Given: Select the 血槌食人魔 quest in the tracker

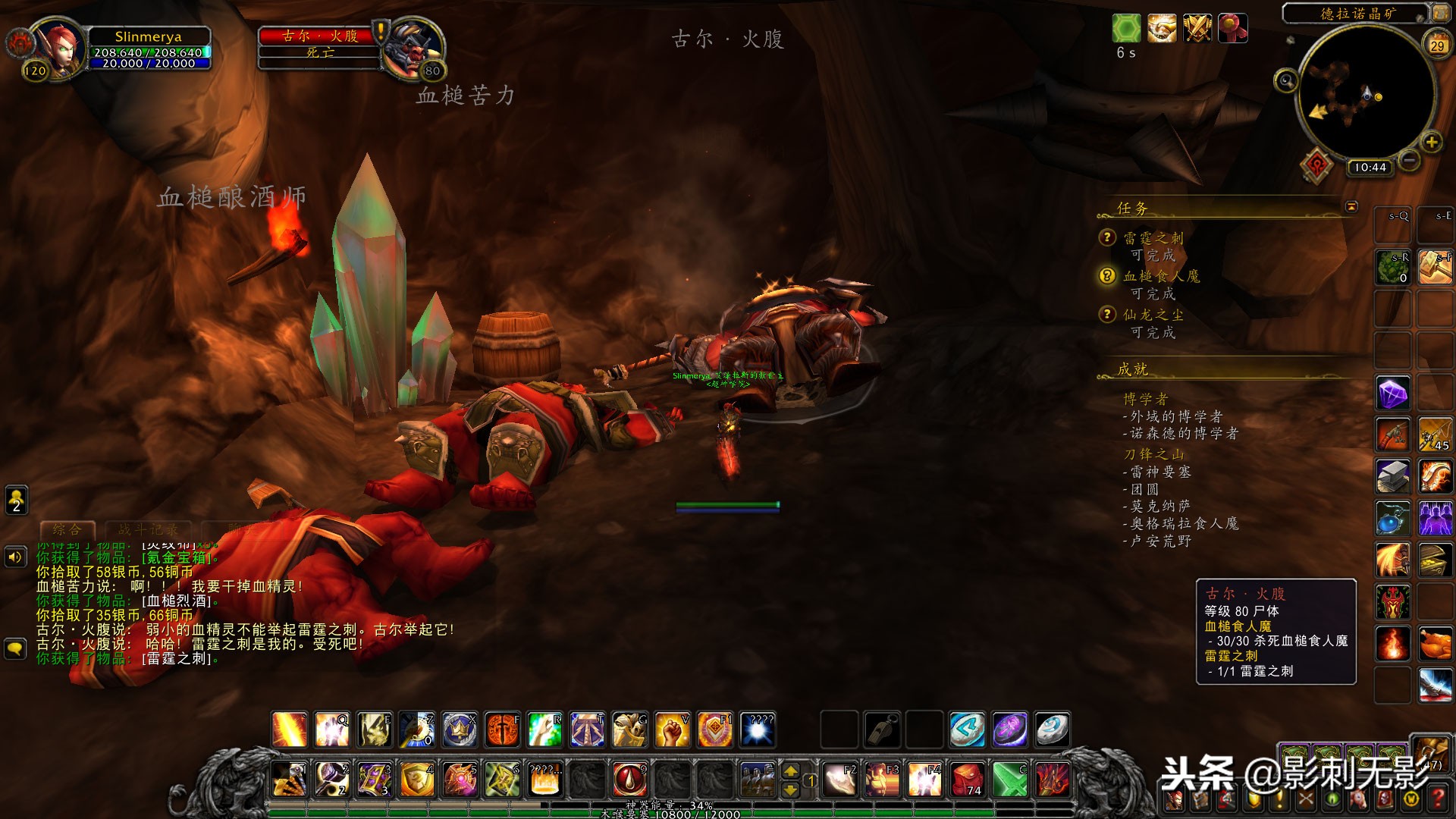Looking at the screenshot, I should click(1161, 276).
